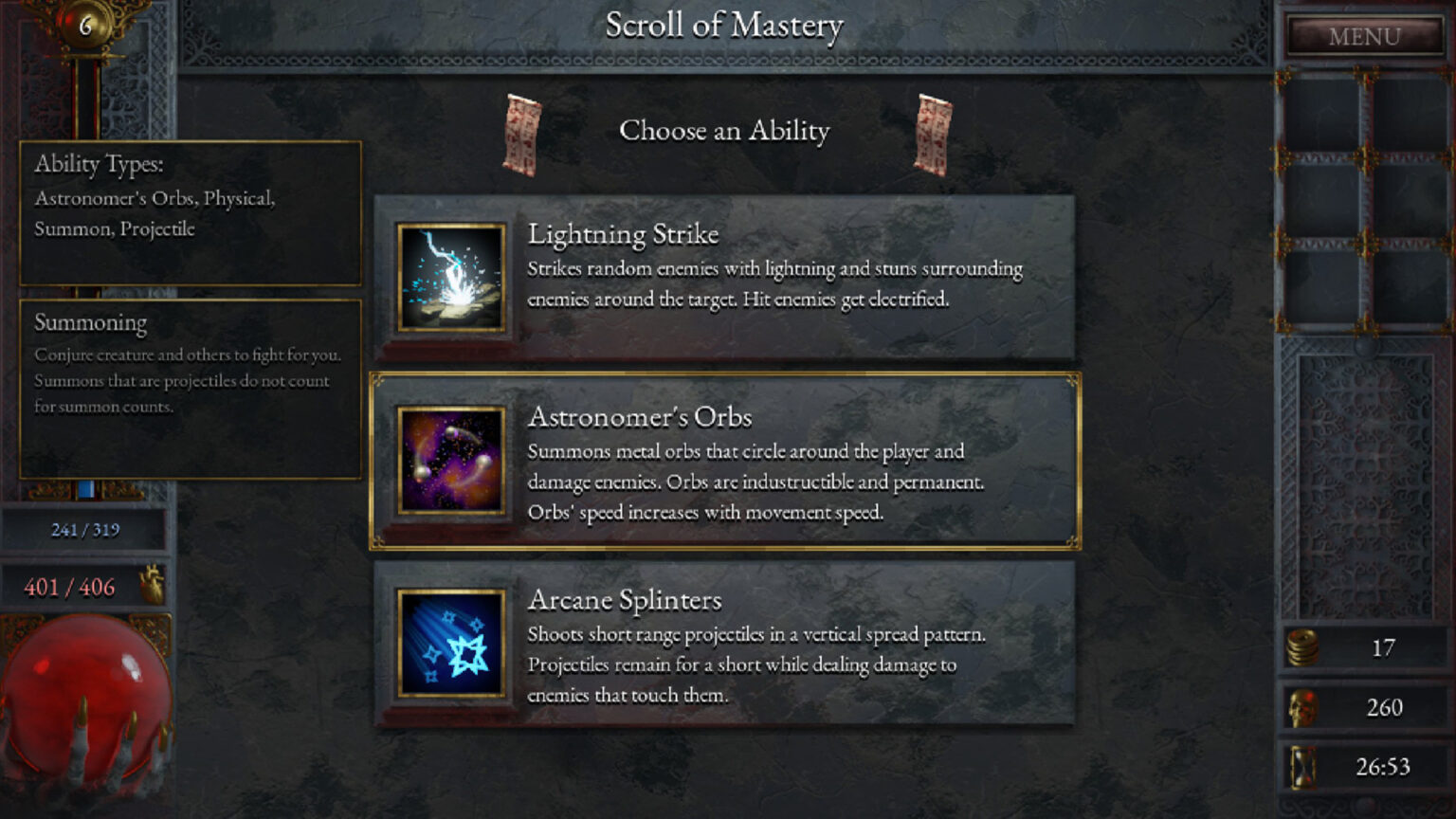Screen dimensions: 1456x819
Task: Click the left decorative scroll beside Choose an Ability
Action: (x=522, y=133)
